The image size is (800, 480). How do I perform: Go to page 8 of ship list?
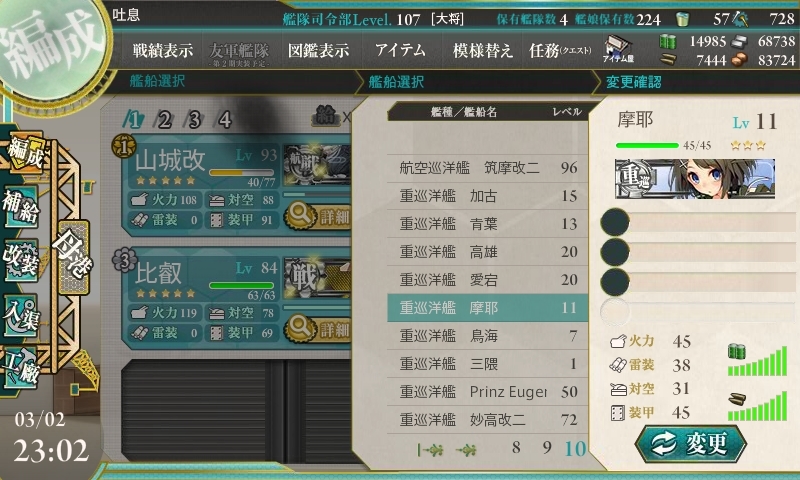click(x=517, y=448)
